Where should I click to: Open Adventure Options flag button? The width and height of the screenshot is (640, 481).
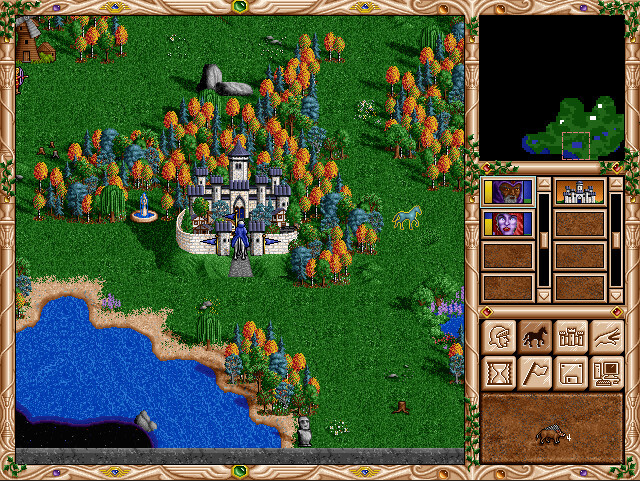534,373
